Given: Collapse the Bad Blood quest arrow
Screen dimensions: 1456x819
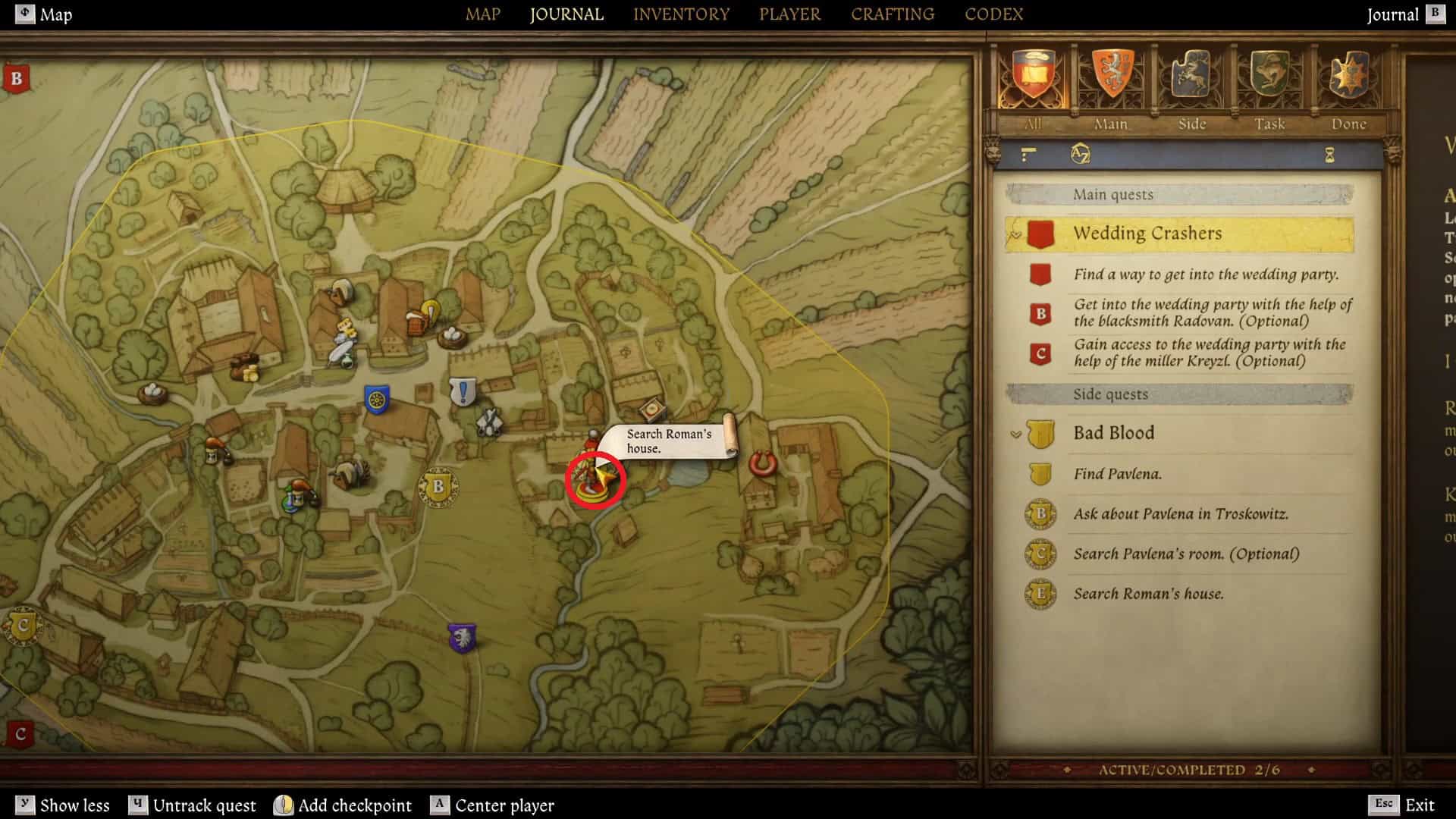Looking at the screenshot, I should [x=1016, y=435].
